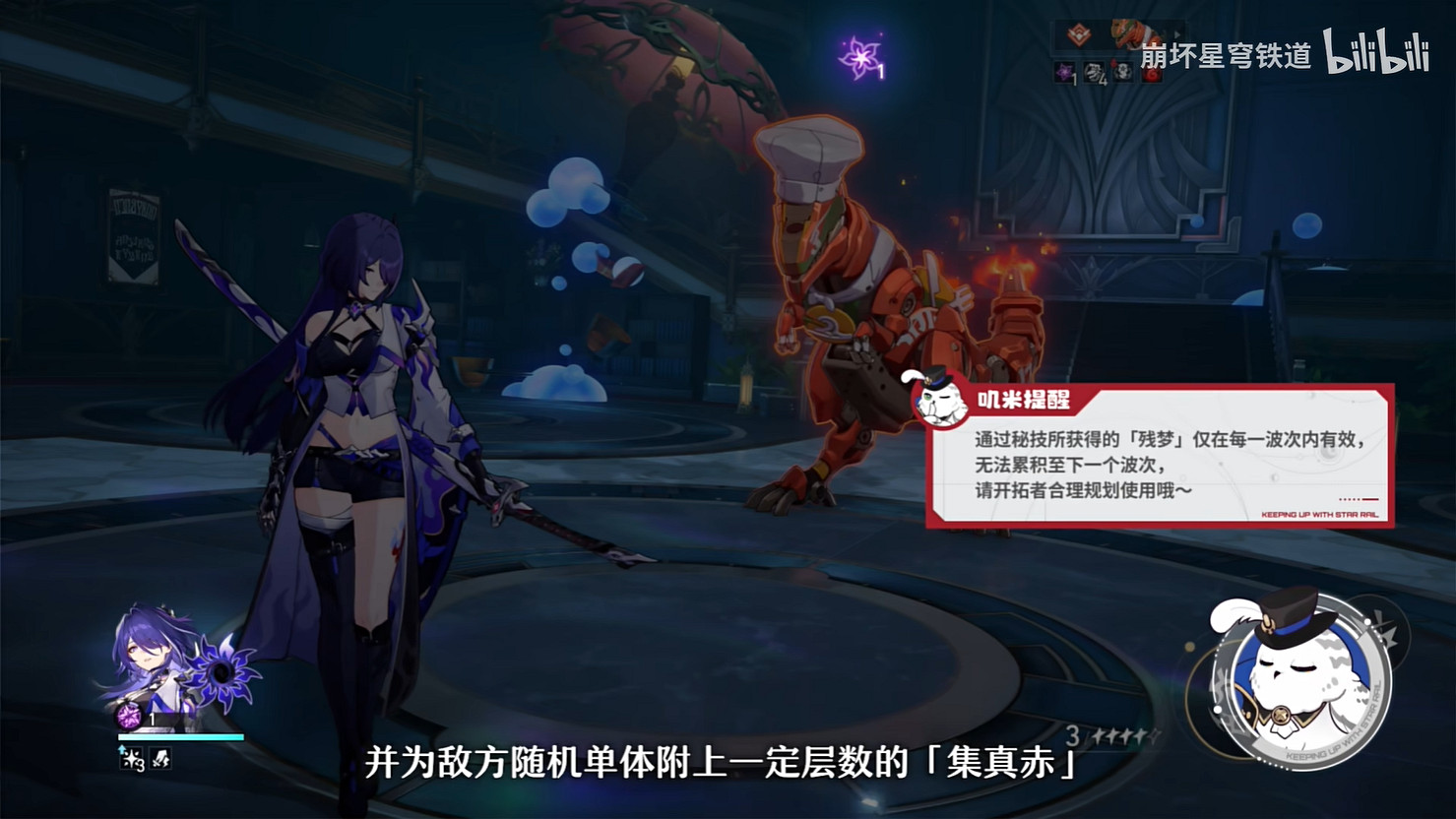This screenshot has height=819, width=1456.
Task: Click the Pom-Pom avatar on the reminder panel
Action: [x=940, y=399]
